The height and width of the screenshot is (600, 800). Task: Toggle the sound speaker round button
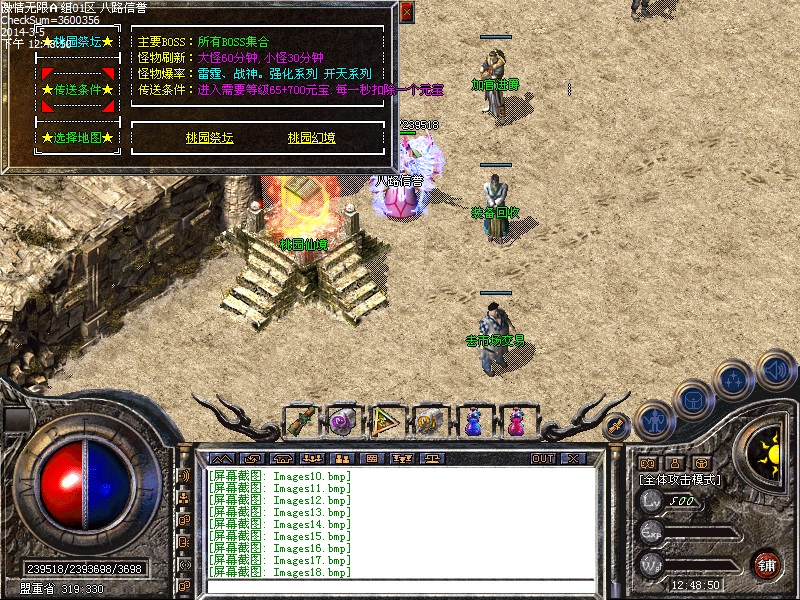(775, 370)
